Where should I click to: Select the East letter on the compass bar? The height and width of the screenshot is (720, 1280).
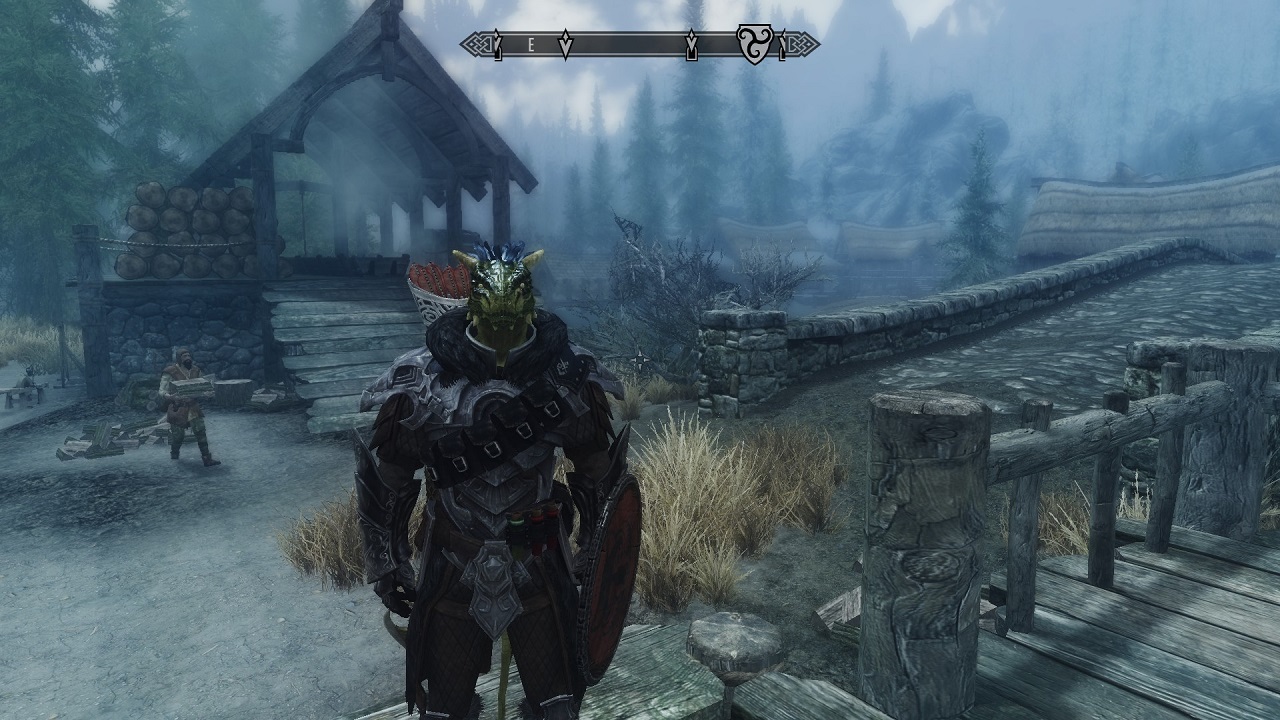(531, 45)
